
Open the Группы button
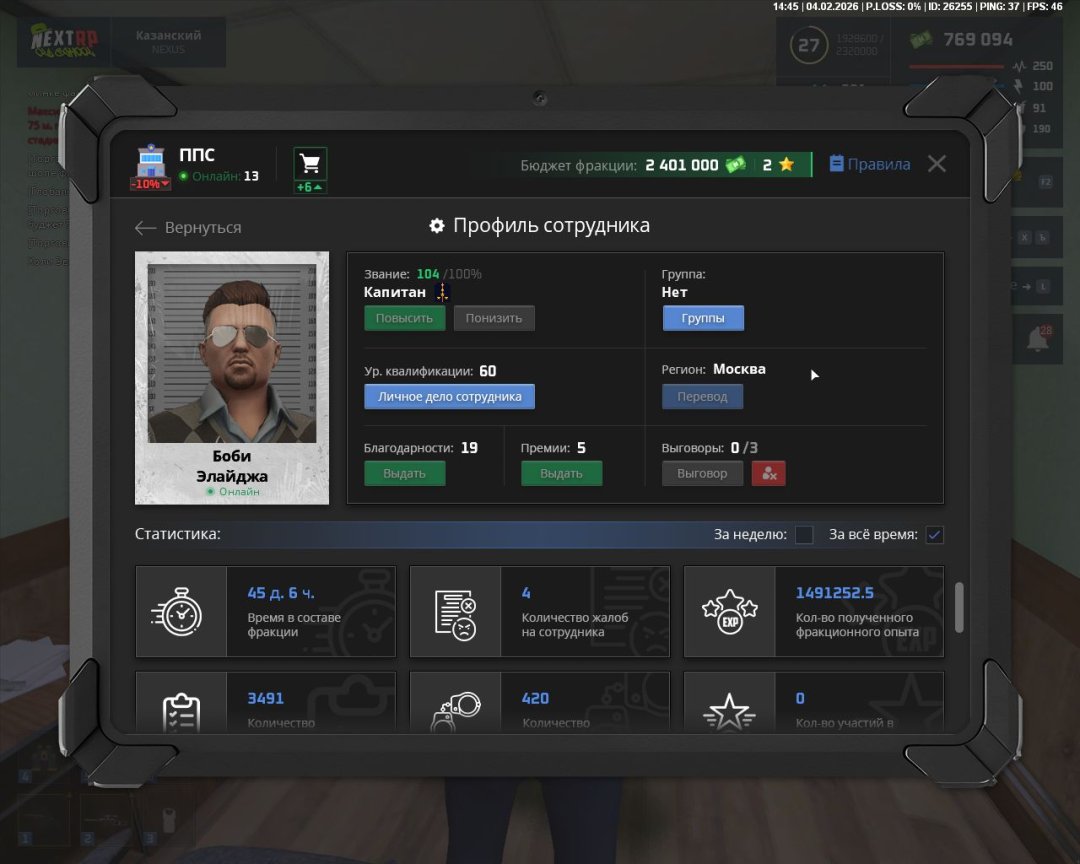click(x=703, y=318)
